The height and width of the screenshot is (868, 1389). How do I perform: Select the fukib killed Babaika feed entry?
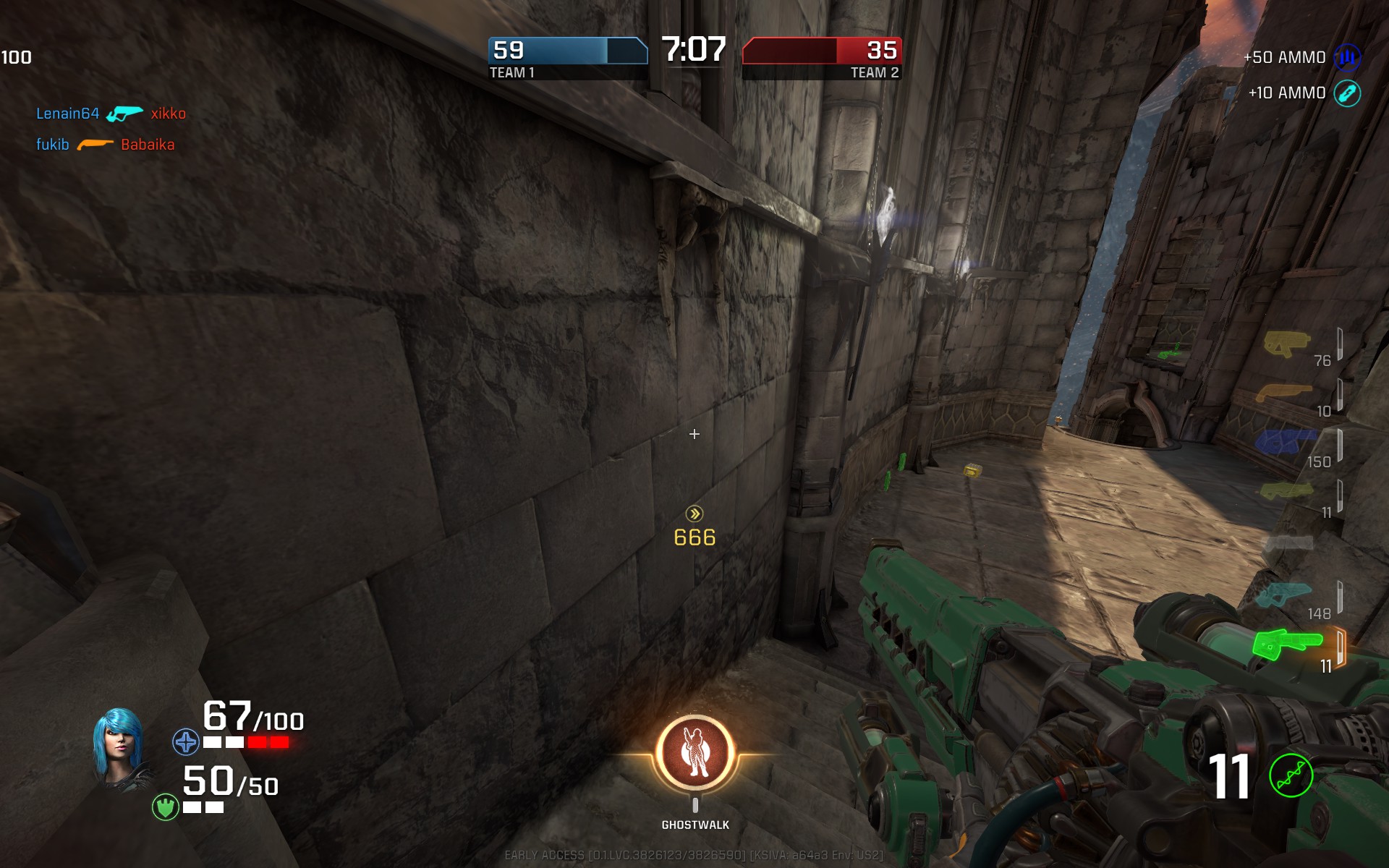click(x=106, y=145)
